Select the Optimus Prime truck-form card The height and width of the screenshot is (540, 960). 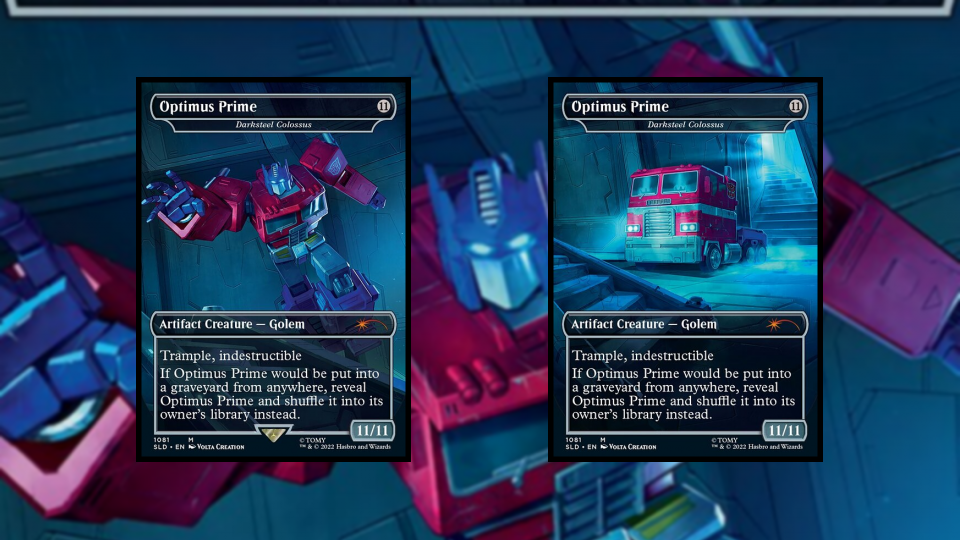pos(685,268)
